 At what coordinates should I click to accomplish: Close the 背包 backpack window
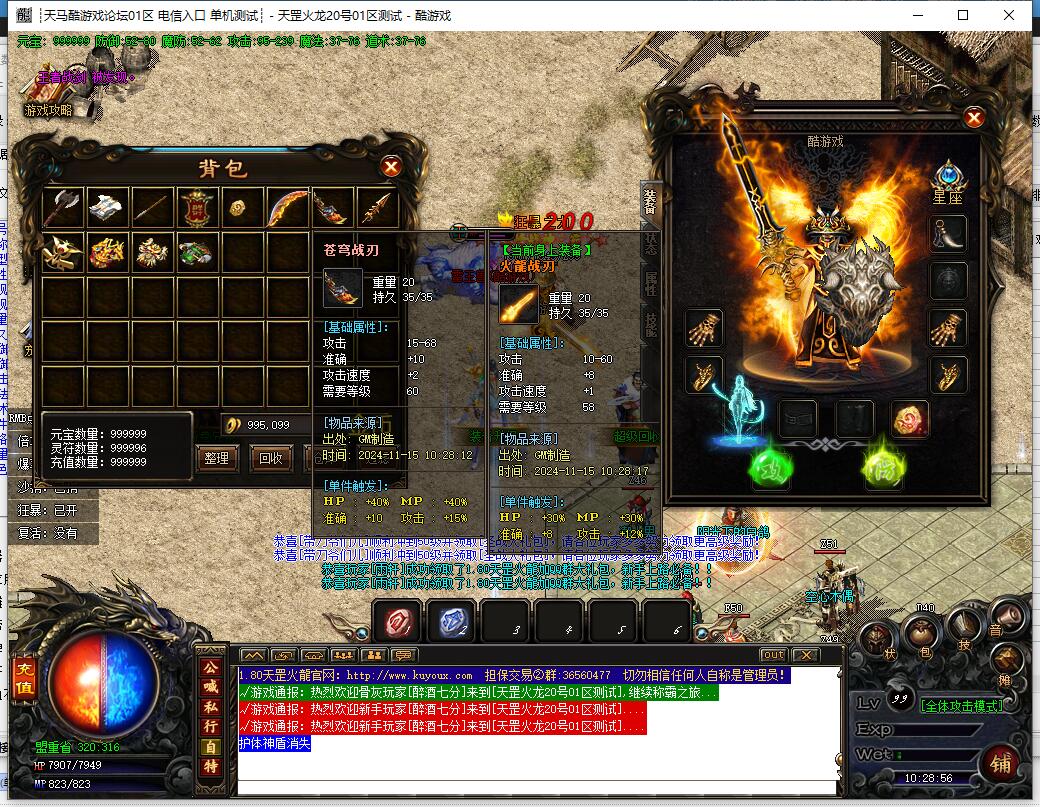click(x=392, y=167)
